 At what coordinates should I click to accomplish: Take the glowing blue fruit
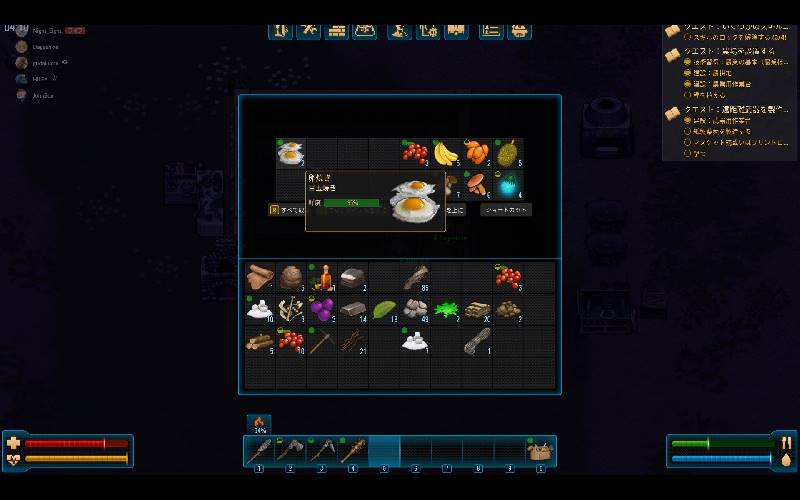pos(508,184)
